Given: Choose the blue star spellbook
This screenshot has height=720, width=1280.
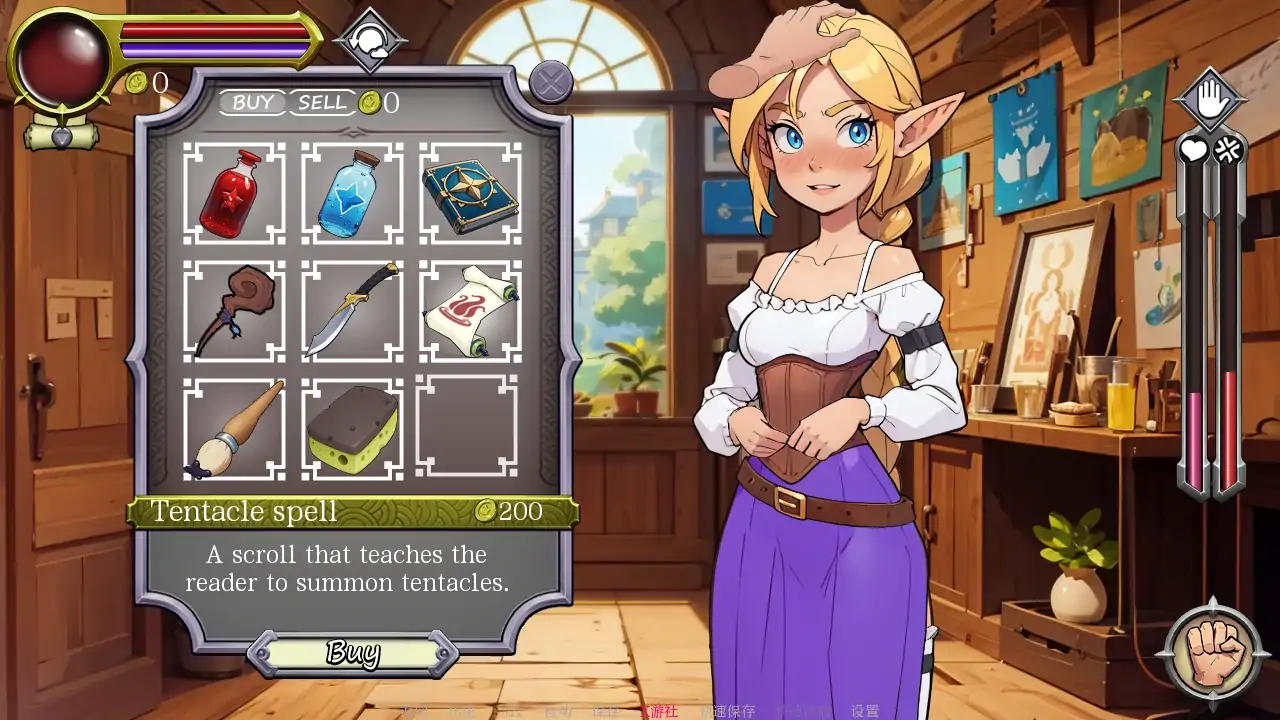Looking at the screenshot, I should click(470, 193).
